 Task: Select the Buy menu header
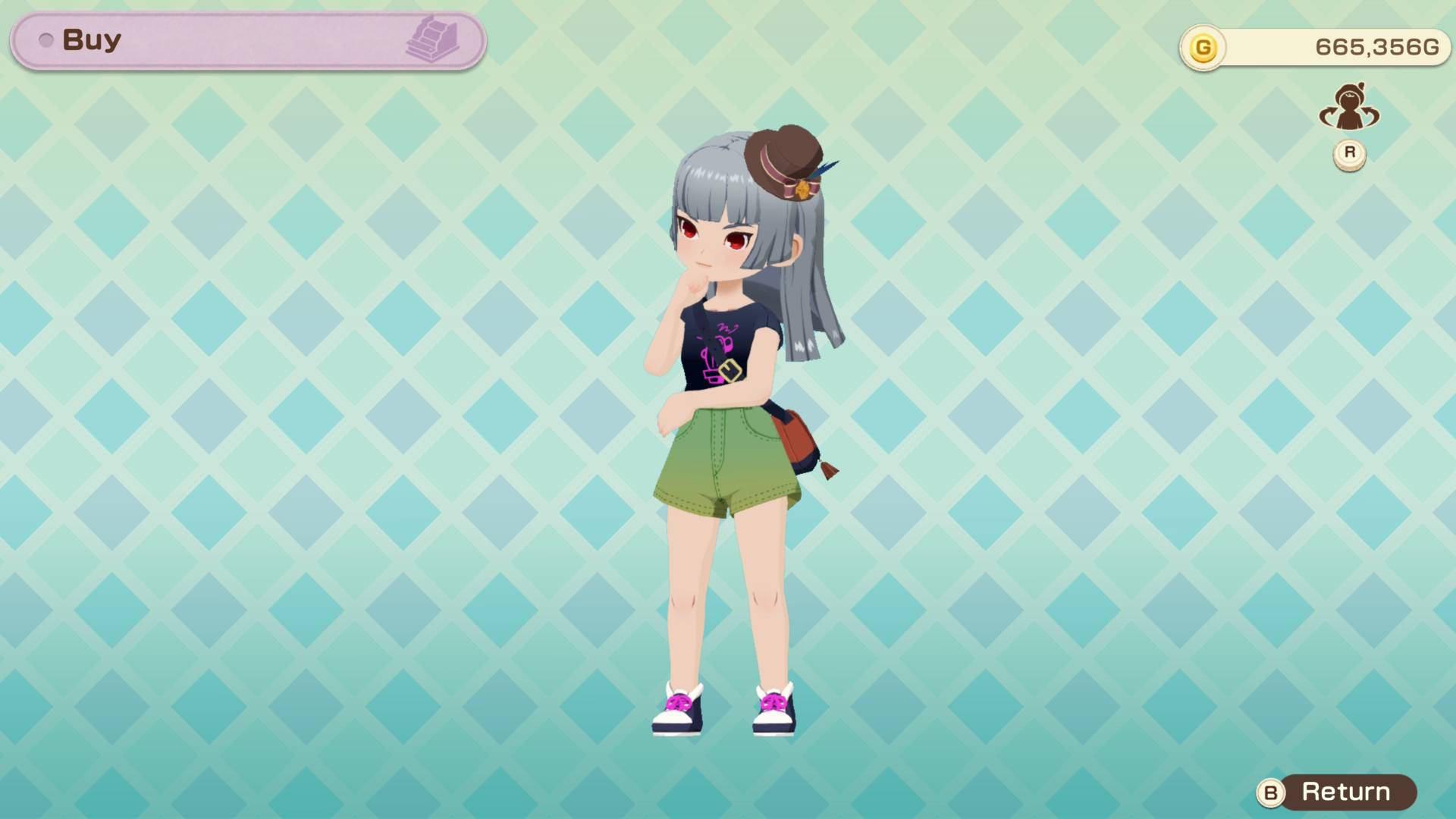pos(91,39)
